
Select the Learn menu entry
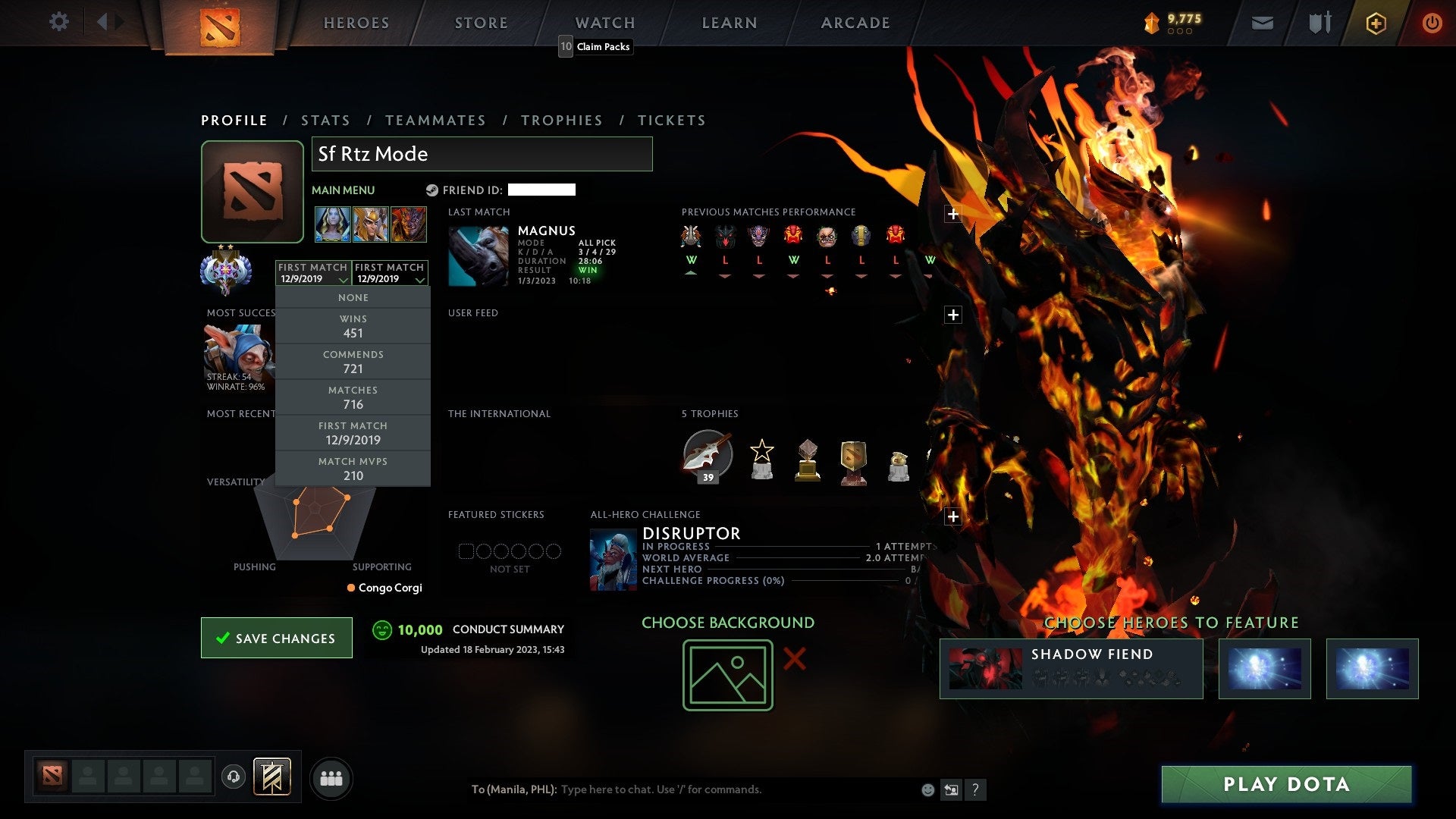(730, 24)
